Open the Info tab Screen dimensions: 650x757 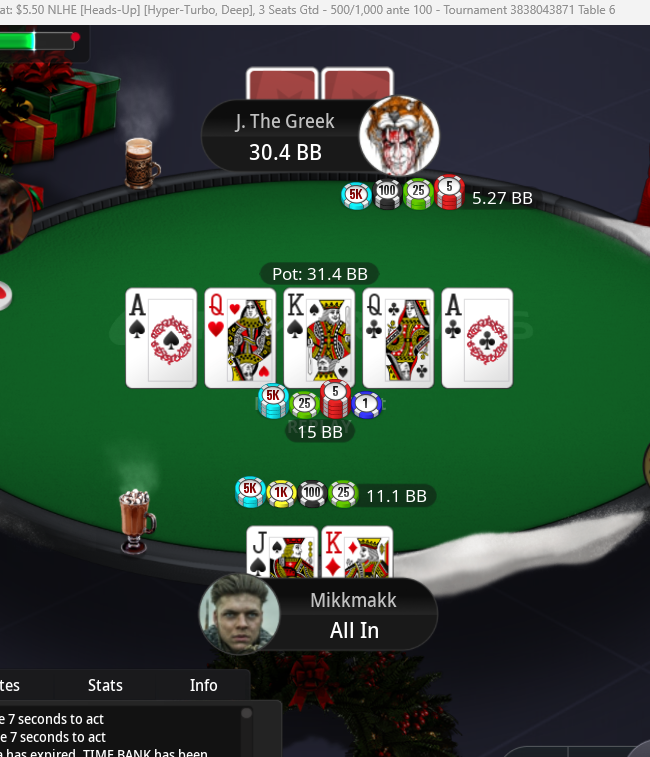point(204,685)
